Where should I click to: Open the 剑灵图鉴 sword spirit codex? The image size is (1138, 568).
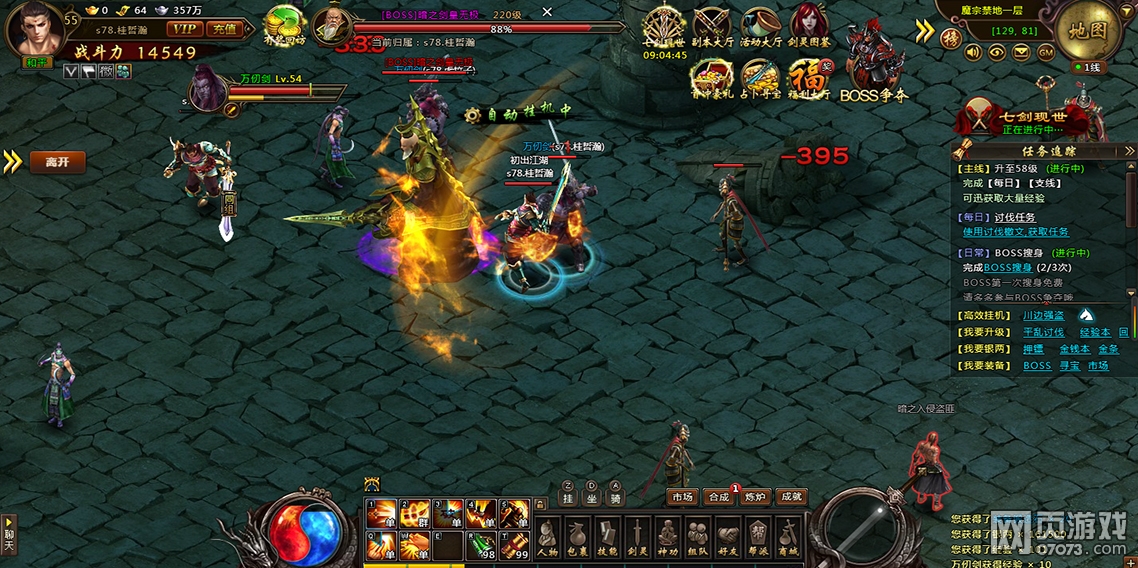pos(809,30)
